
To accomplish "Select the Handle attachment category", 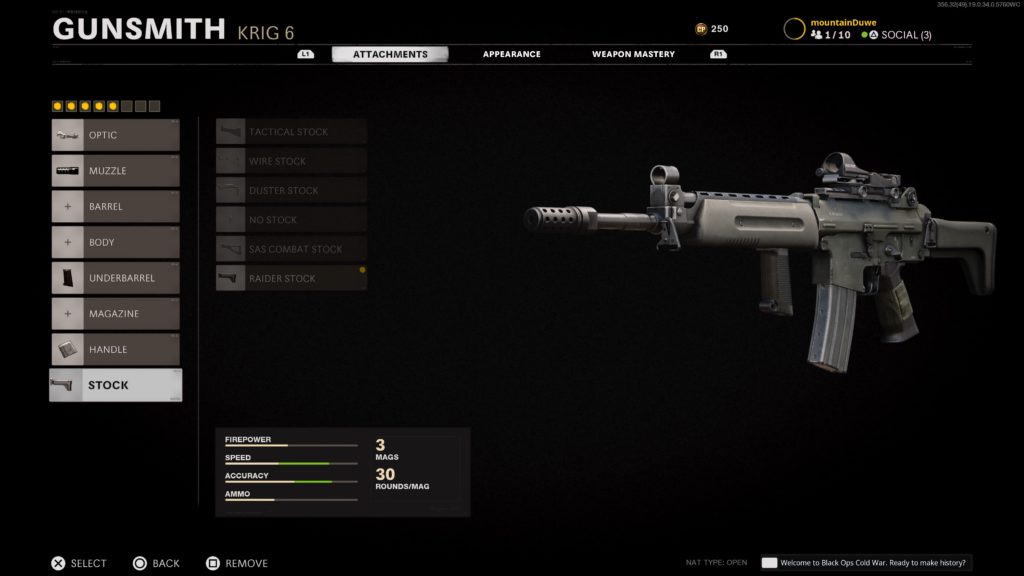I will (116, 350).
